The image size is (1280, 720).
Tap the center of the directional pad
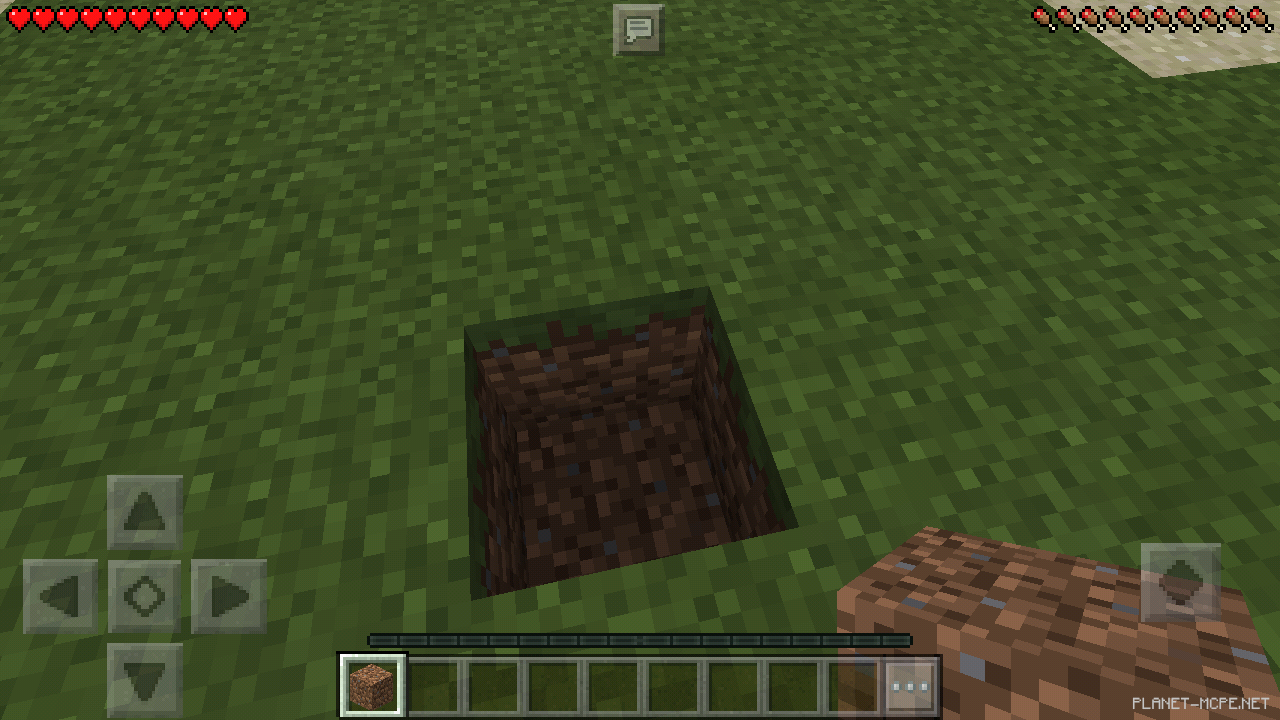coord(143,595)
